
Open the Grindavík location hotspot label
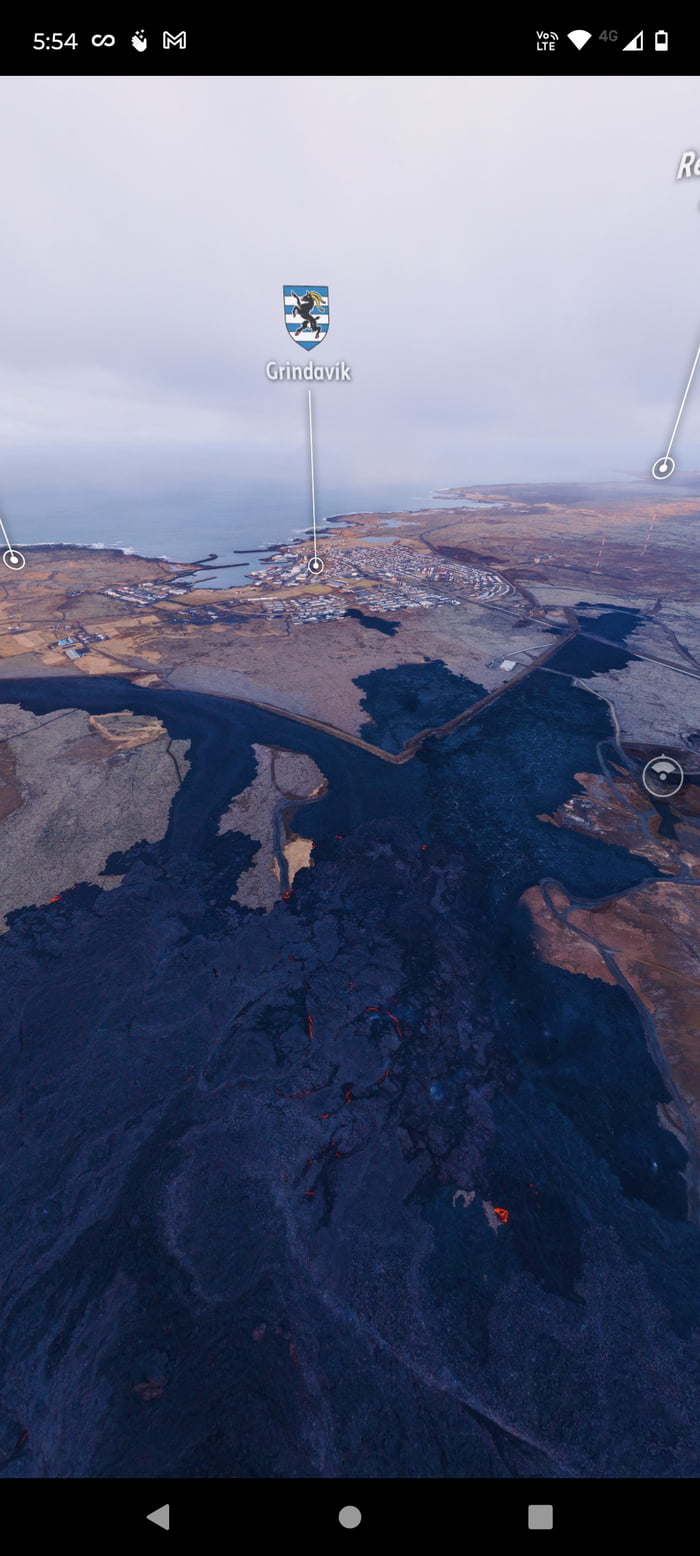pyautogui.click(x=307, y=370)
